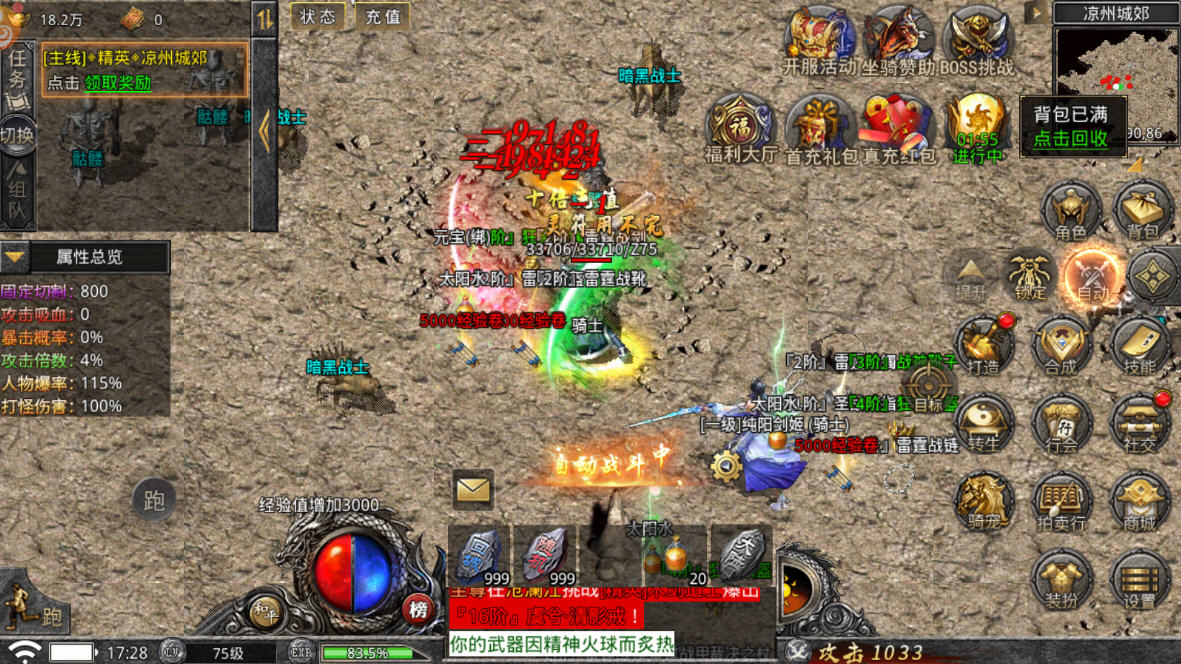This screenshot has height=664, width=1181.
Task: Open the 背包 bag inventory
Action: click(1142, 211)
